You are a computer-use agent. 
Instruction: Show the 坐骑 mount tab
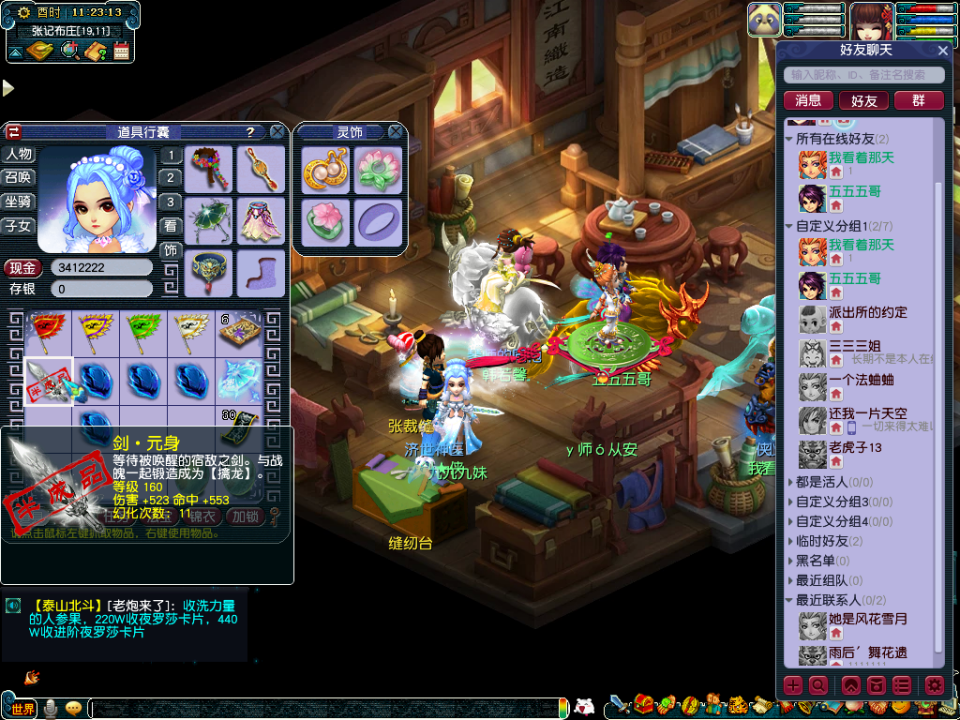click(19, 201)
